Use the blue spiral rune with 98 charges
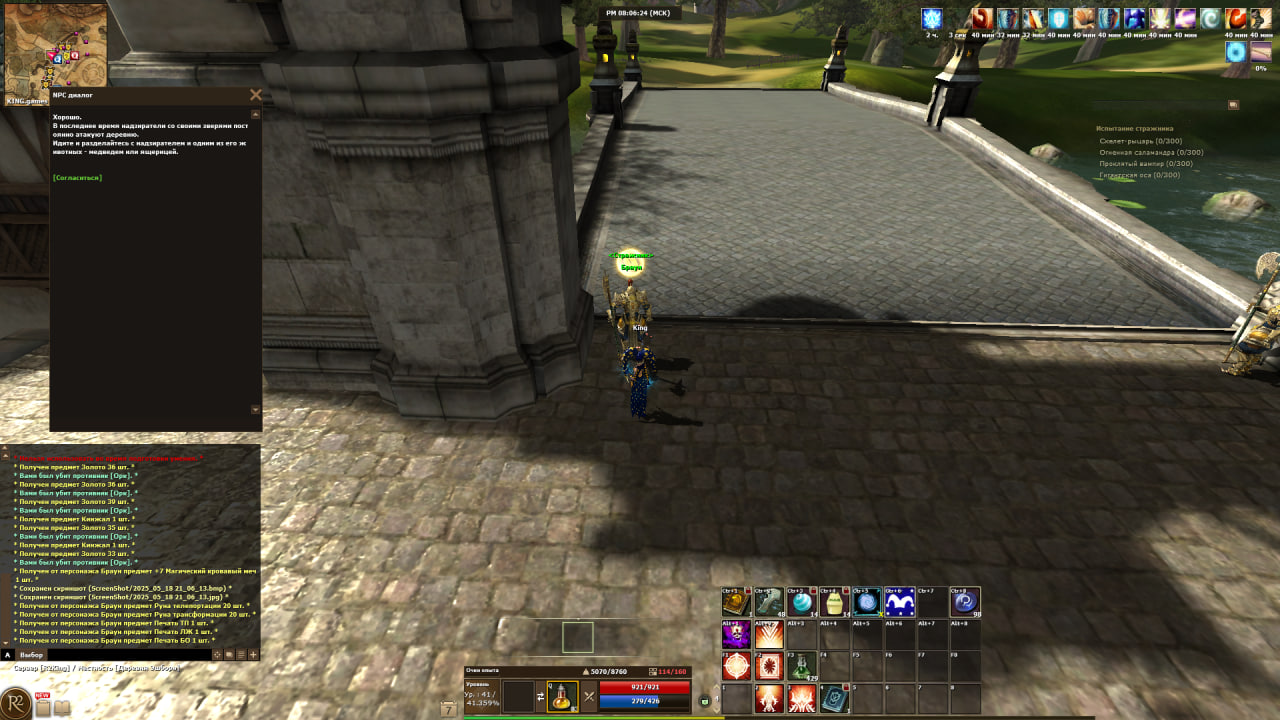Image resolution: width=1280 pixels, height=720 pixels. 965,602
